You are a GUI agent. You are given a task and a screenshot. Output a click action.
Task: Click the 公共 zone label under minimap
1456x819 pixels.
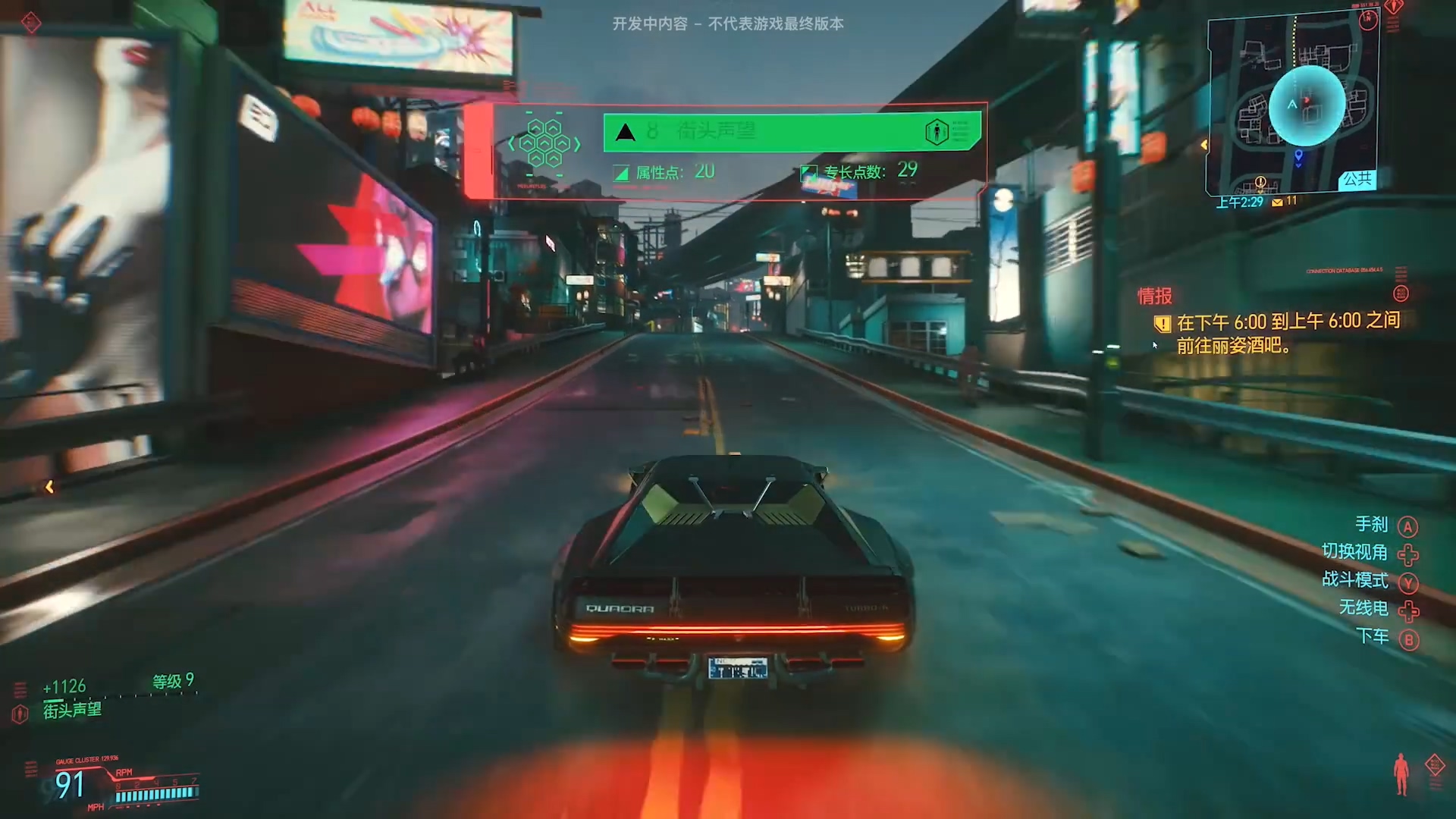click(1357, 180)
